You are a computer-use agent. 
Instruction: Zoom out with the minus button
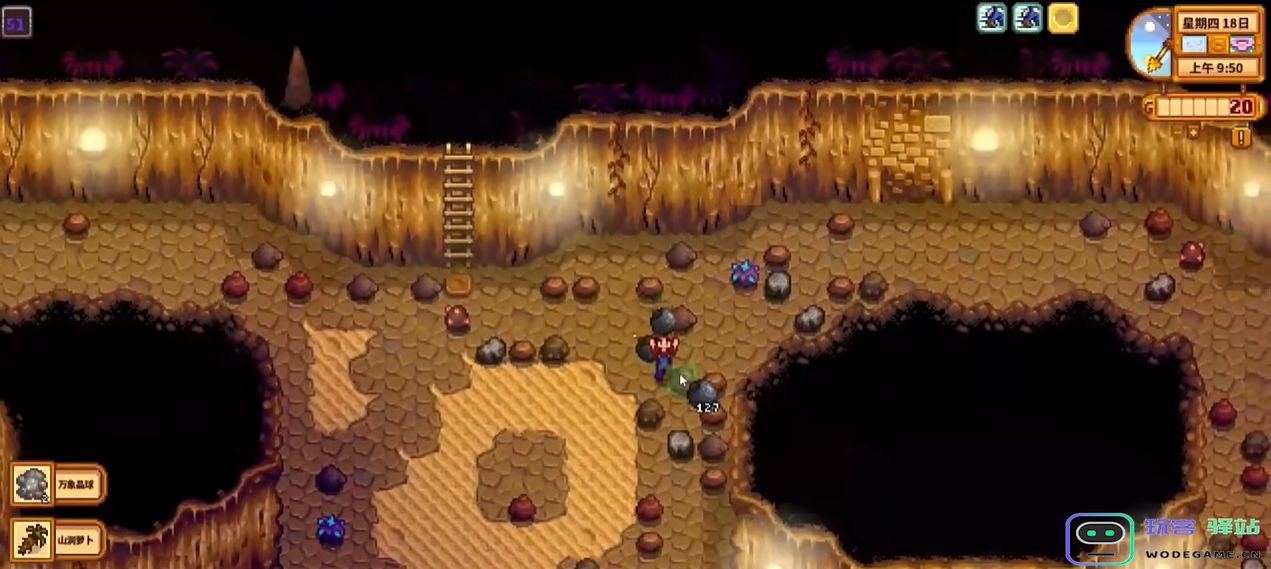tap(1176, 131)
